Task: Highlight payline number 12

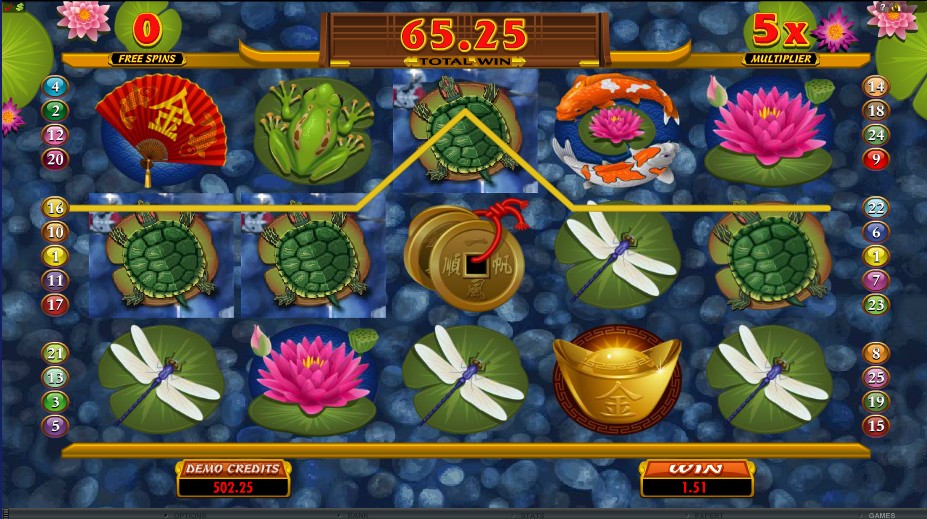Action: (54, 135)
